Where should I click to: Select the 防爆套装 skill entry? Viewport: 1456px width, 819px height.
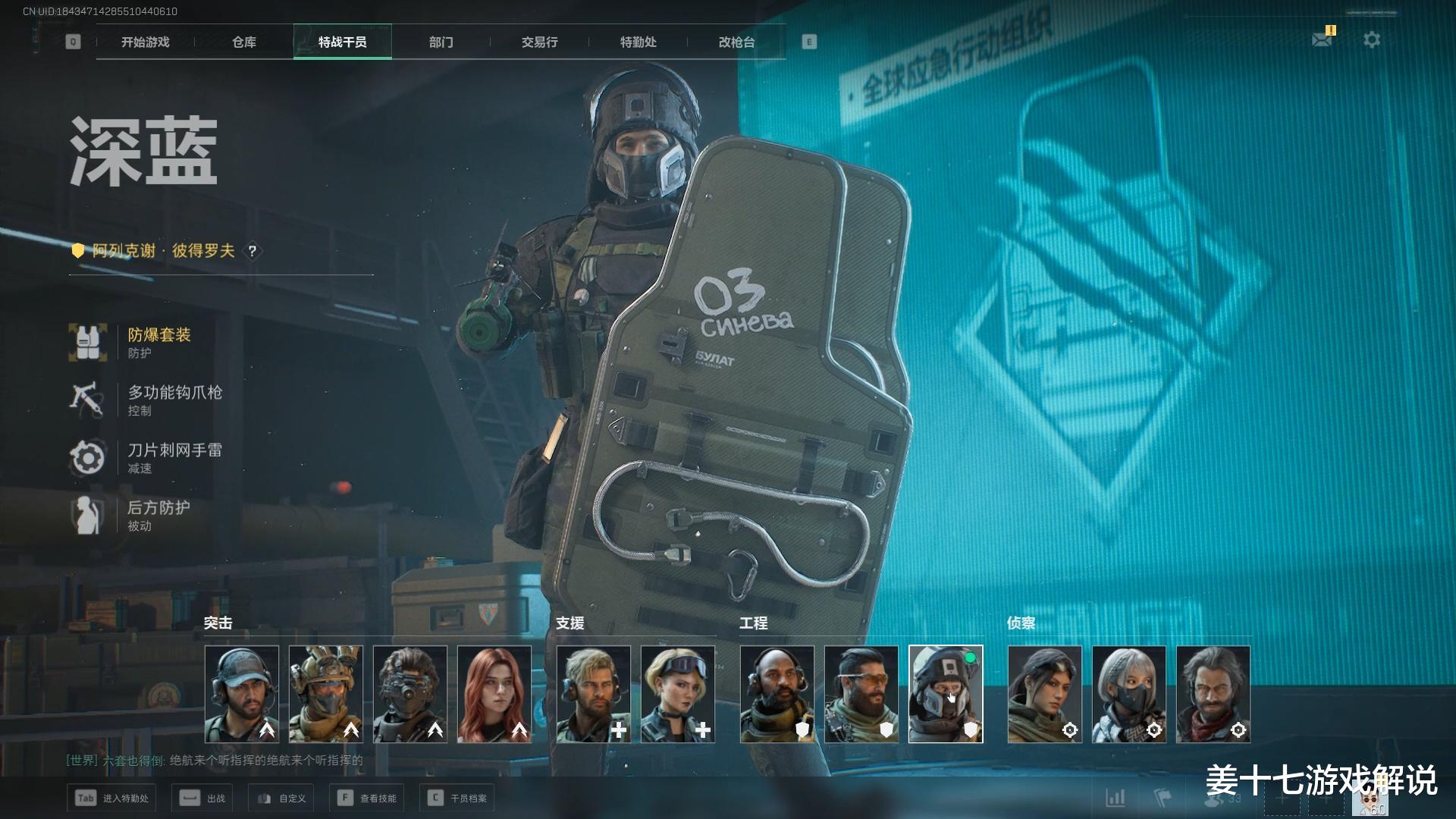coord(158,342)
